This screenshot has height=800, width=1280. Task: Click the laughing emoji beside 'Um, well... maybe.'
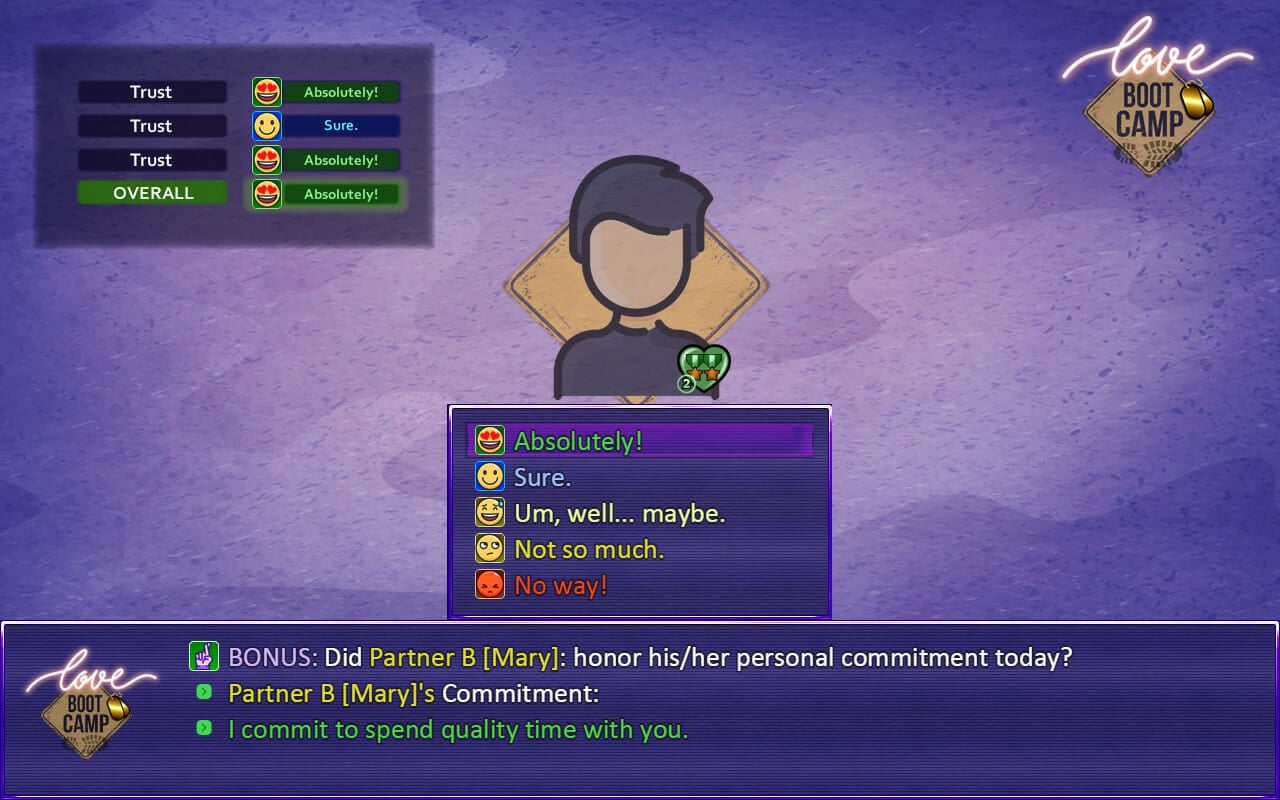(489, 511)
